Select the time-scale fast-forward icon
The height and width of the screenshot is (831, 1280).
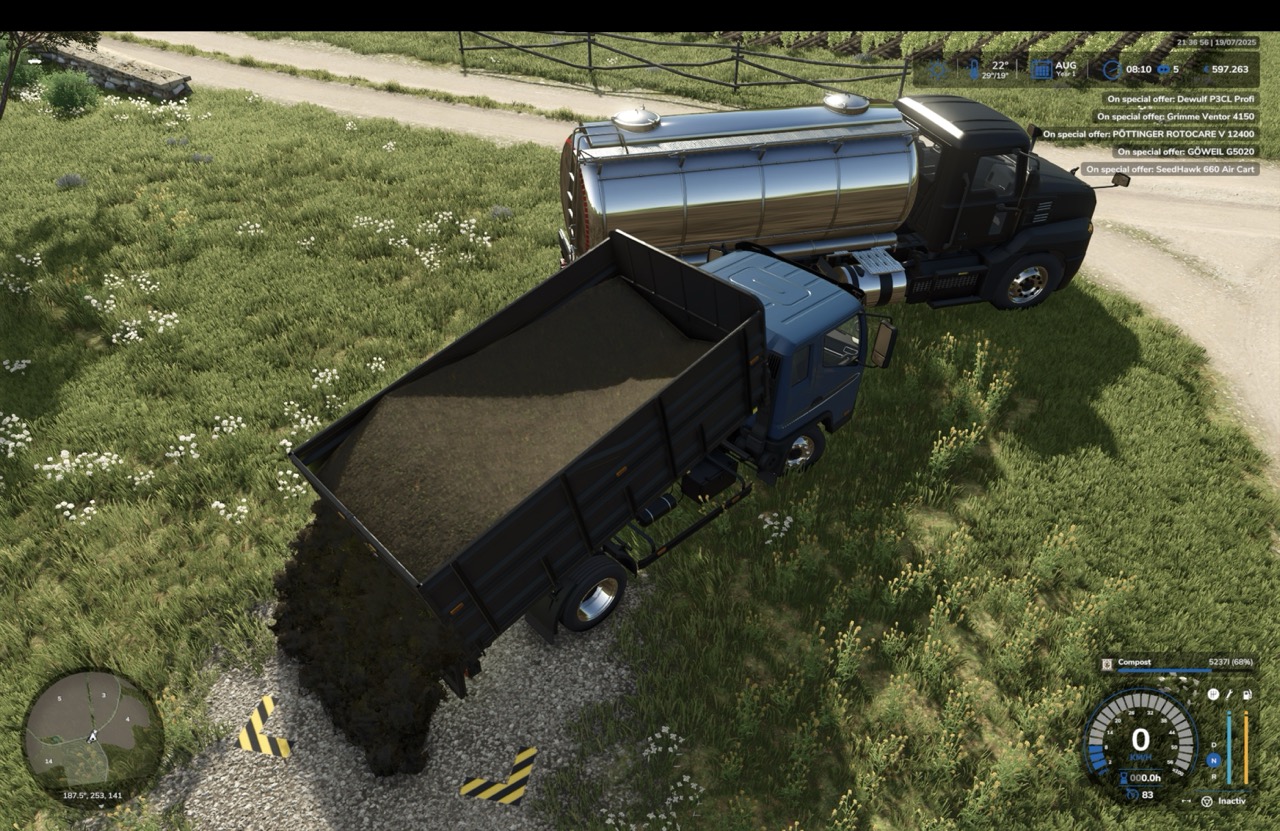pos(1163,70)
